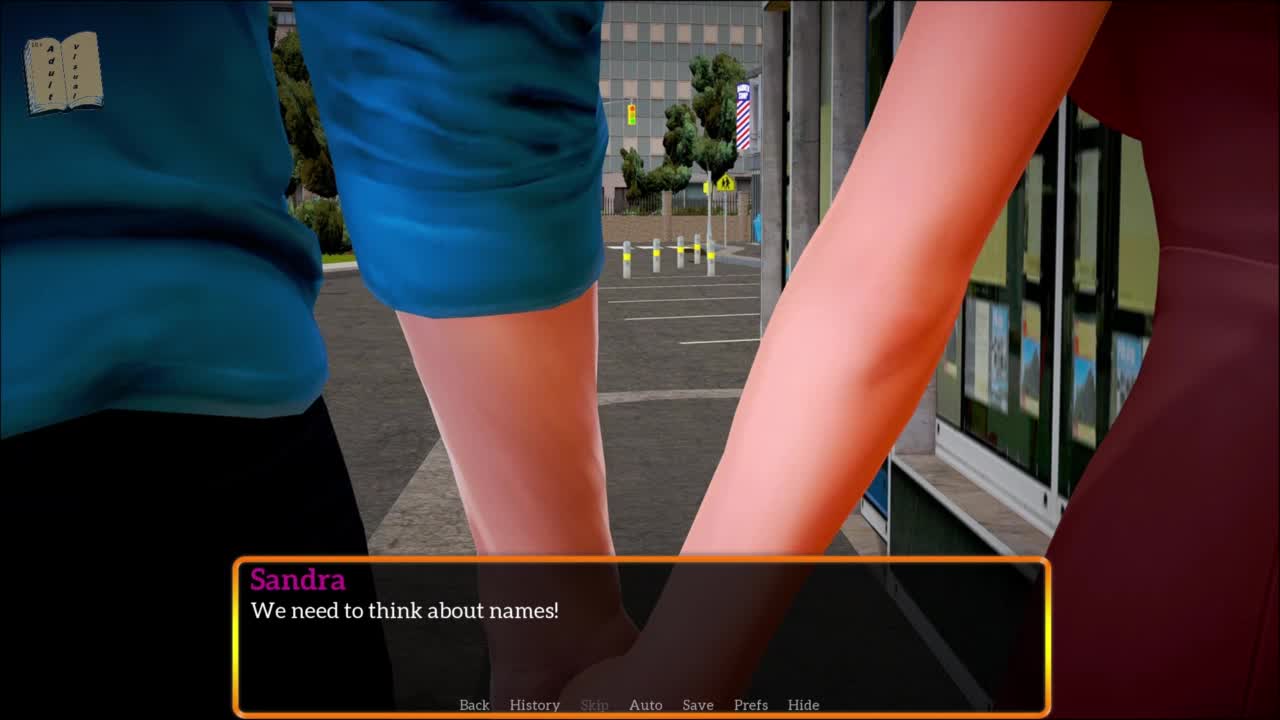Click the open book logo icon
1280x720 pixels.
click(63, 72)
